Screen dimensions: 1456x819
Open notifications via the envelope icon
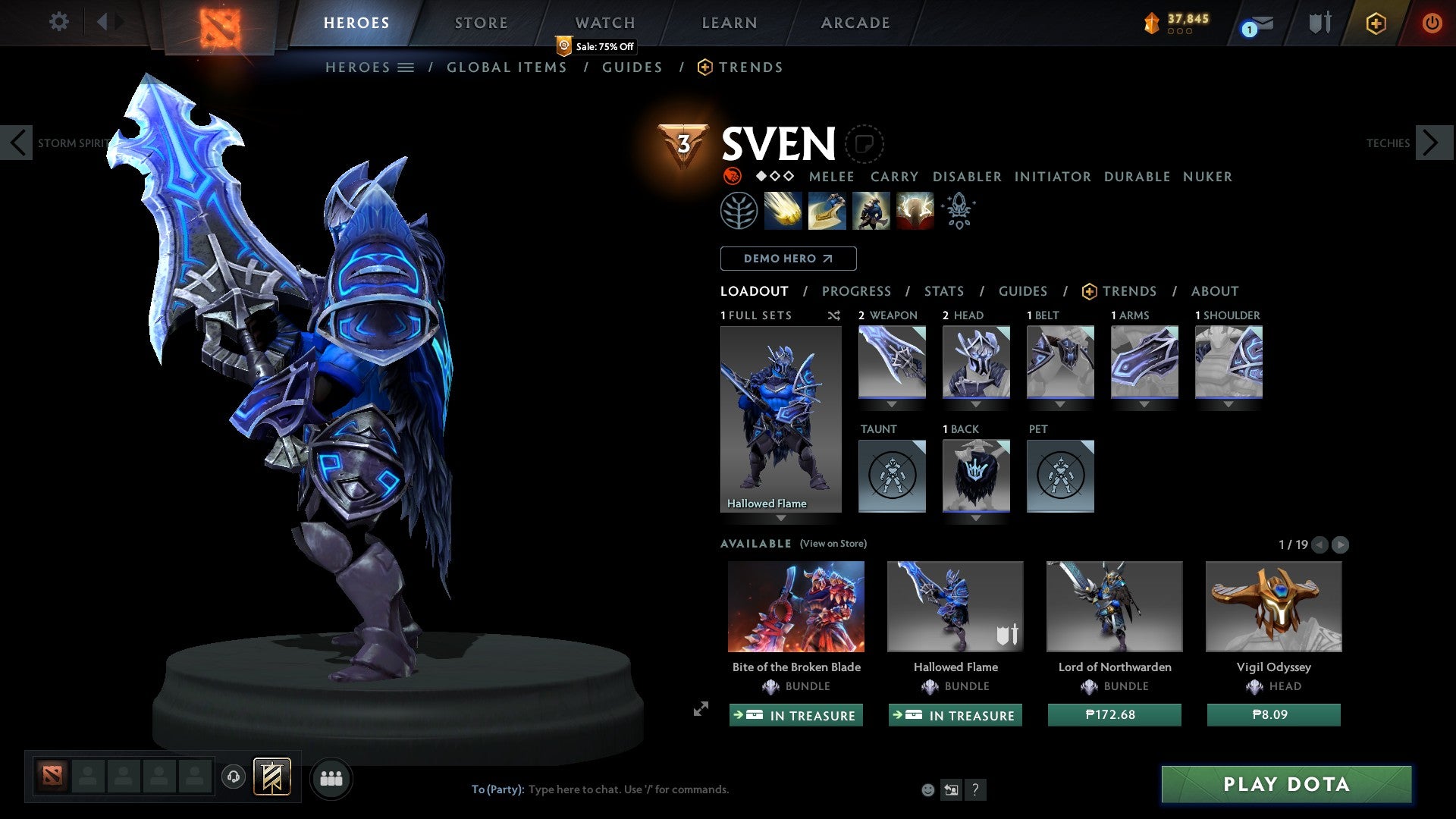pyautogui.click(x=1260, y=23)
